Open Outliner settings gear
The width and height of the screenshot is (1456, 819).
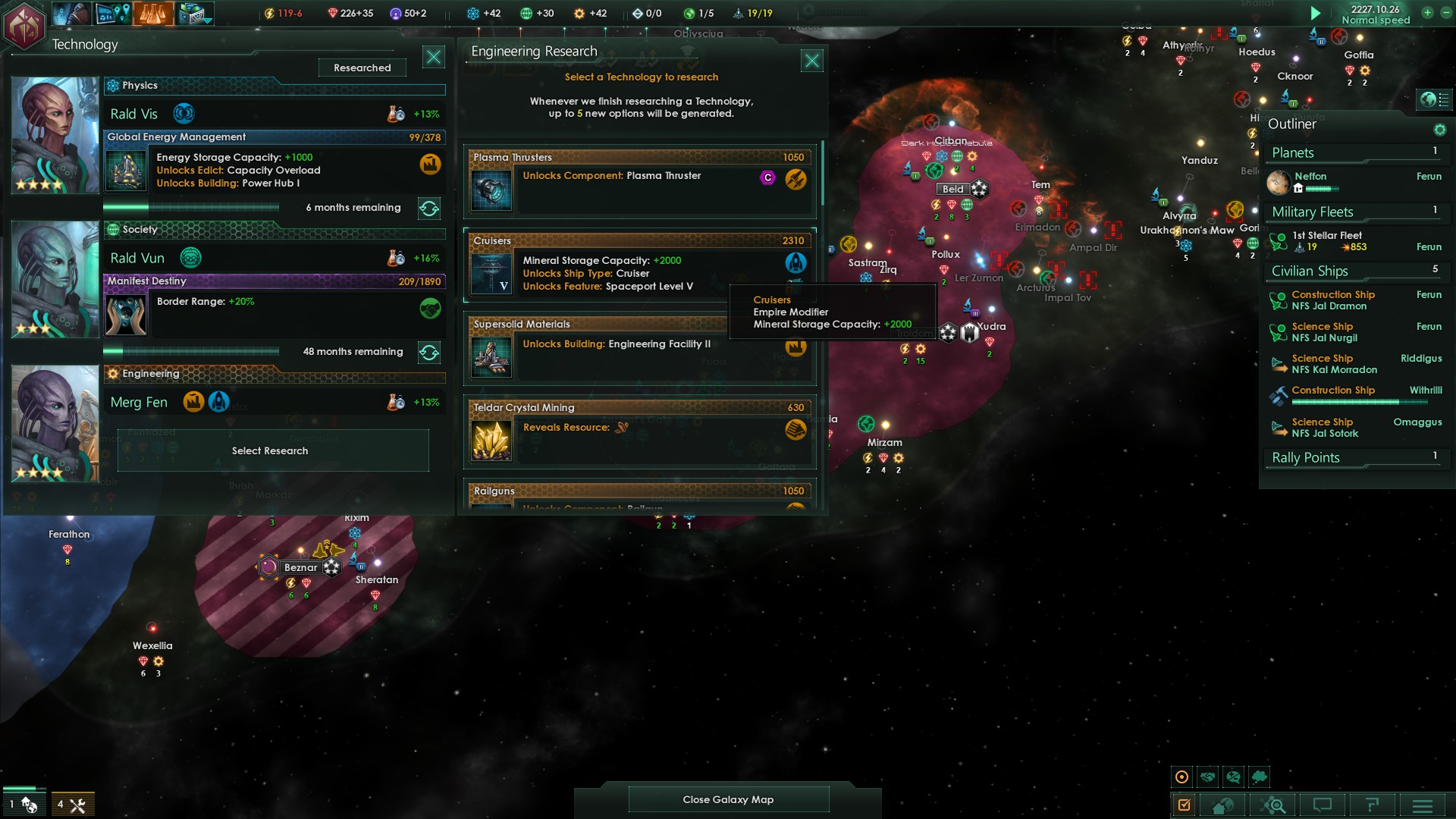point(1439,130)
